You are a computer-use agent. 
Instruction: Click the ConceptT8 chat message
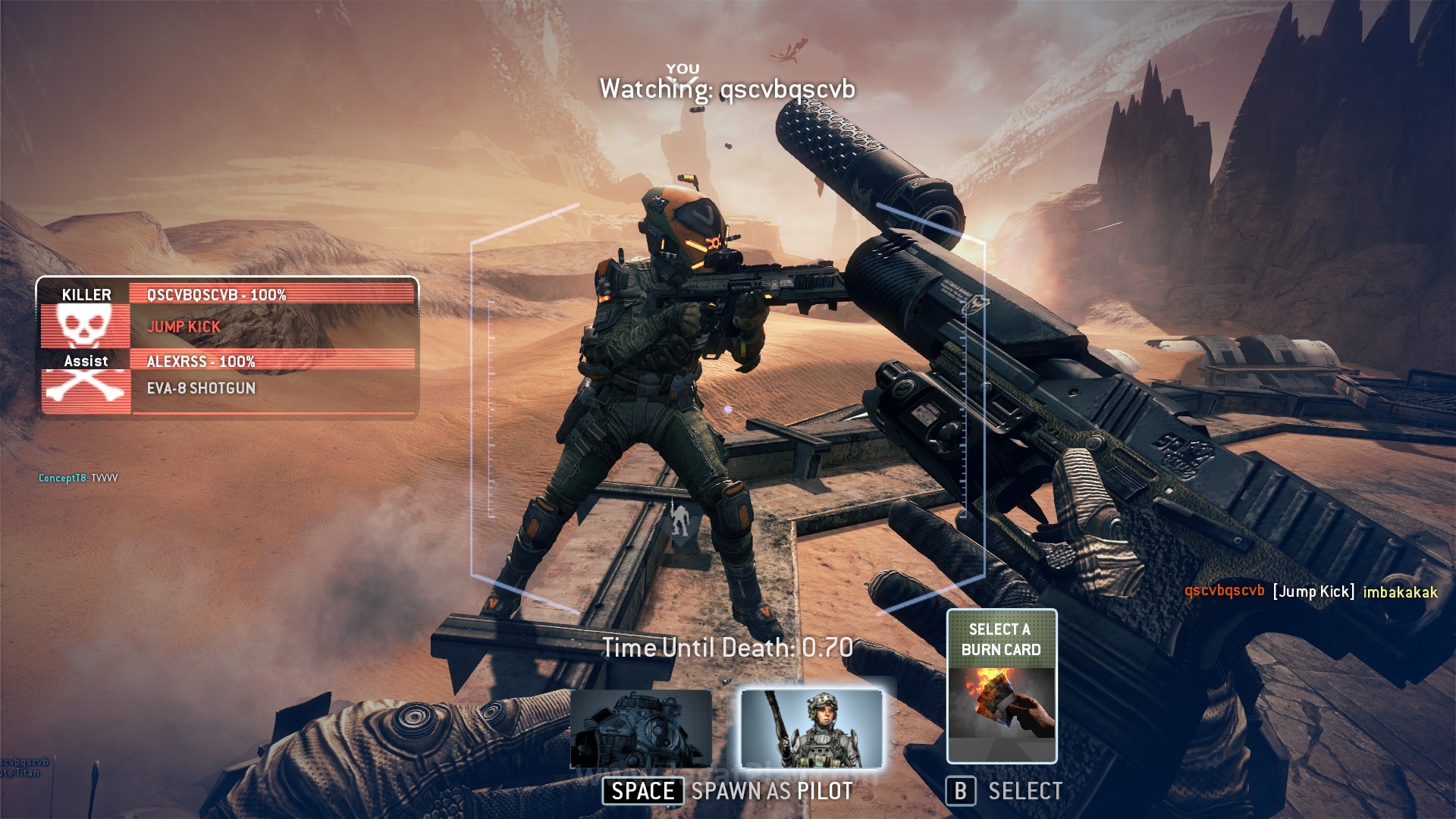[78, 478]
